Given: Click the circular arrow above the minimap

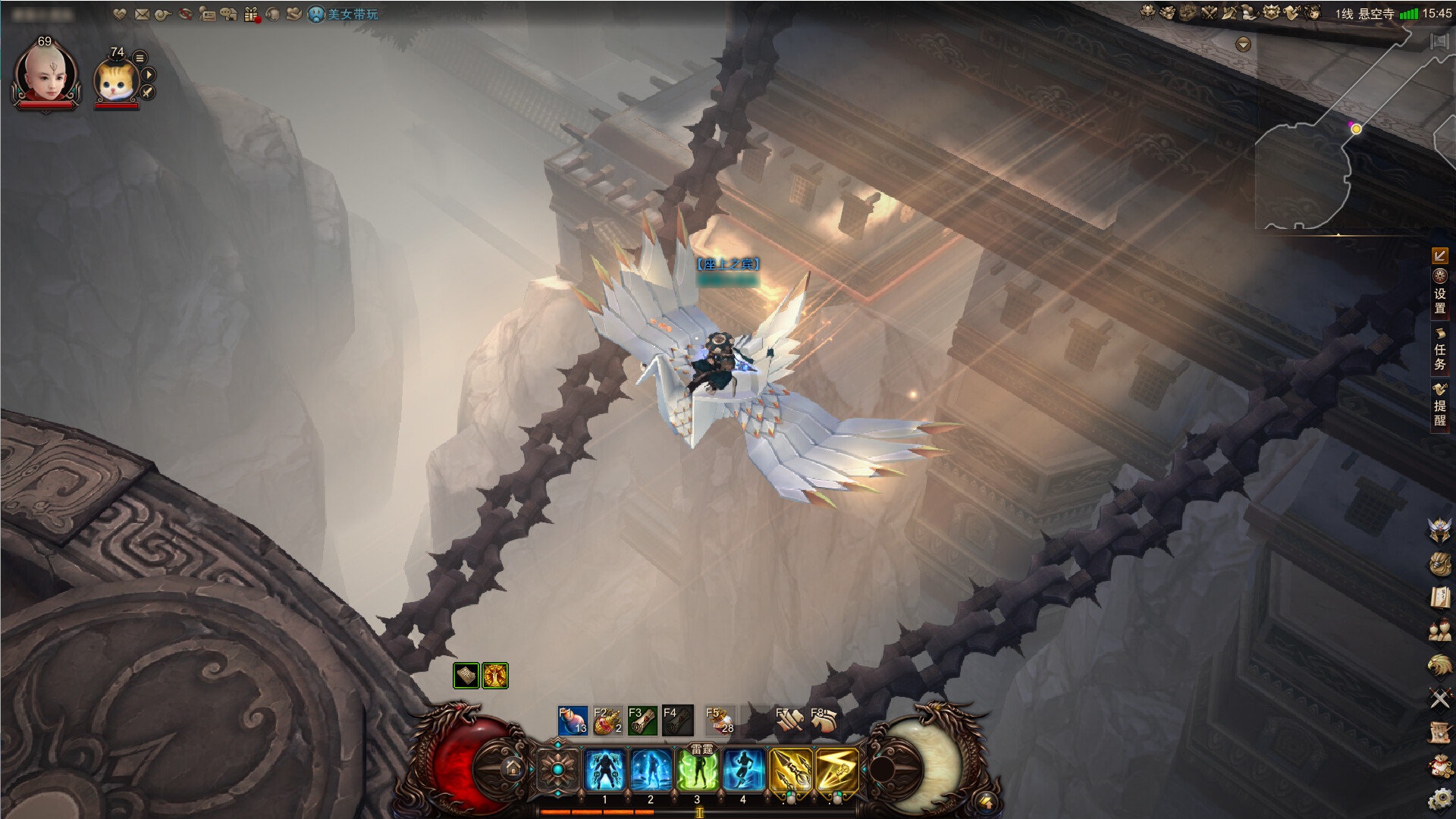Looking at the screenshot, I should tap(1242, 45).
